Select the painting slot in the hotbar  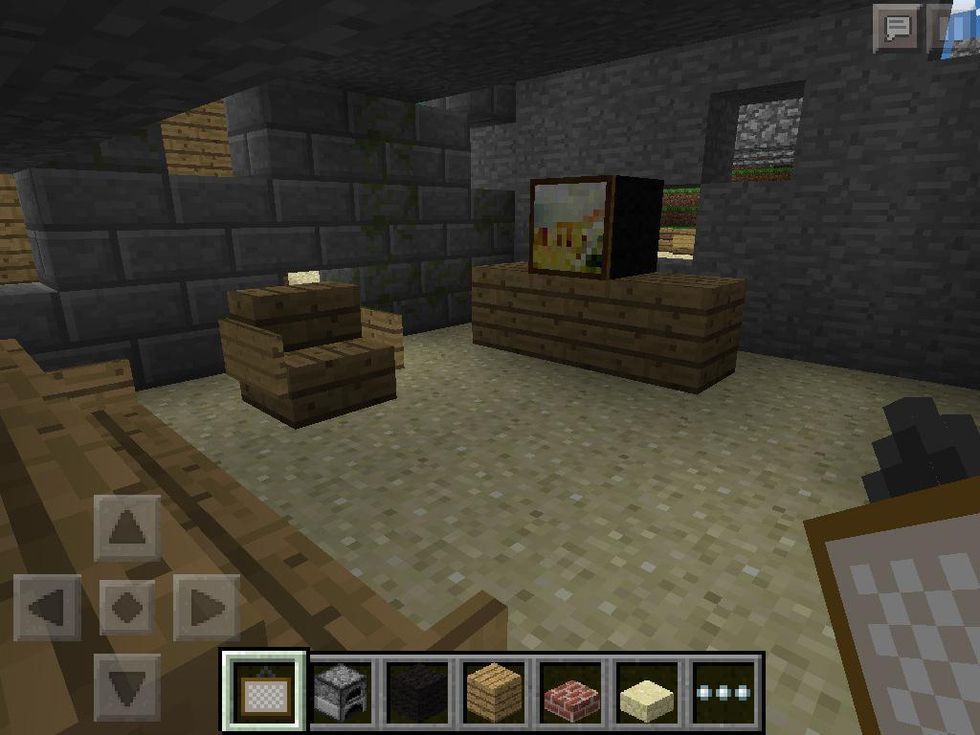pos(264,692)
